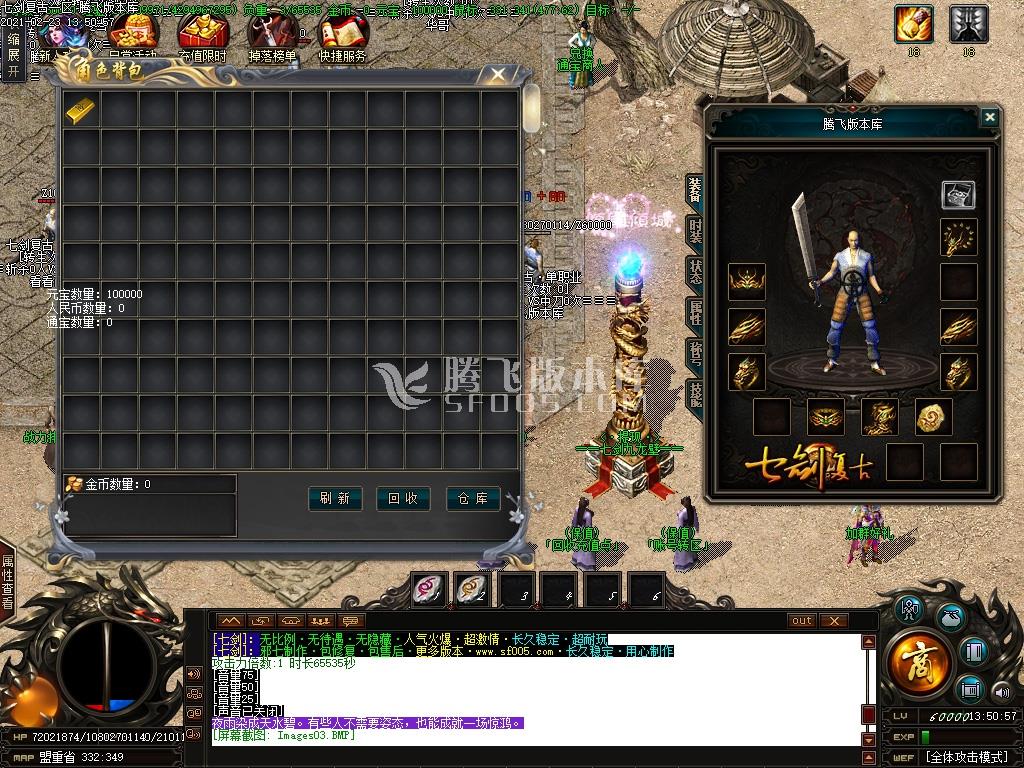Screen dimensions: 1024x768
Task: Select the round gold medal equipment slot
Action: 934,417
